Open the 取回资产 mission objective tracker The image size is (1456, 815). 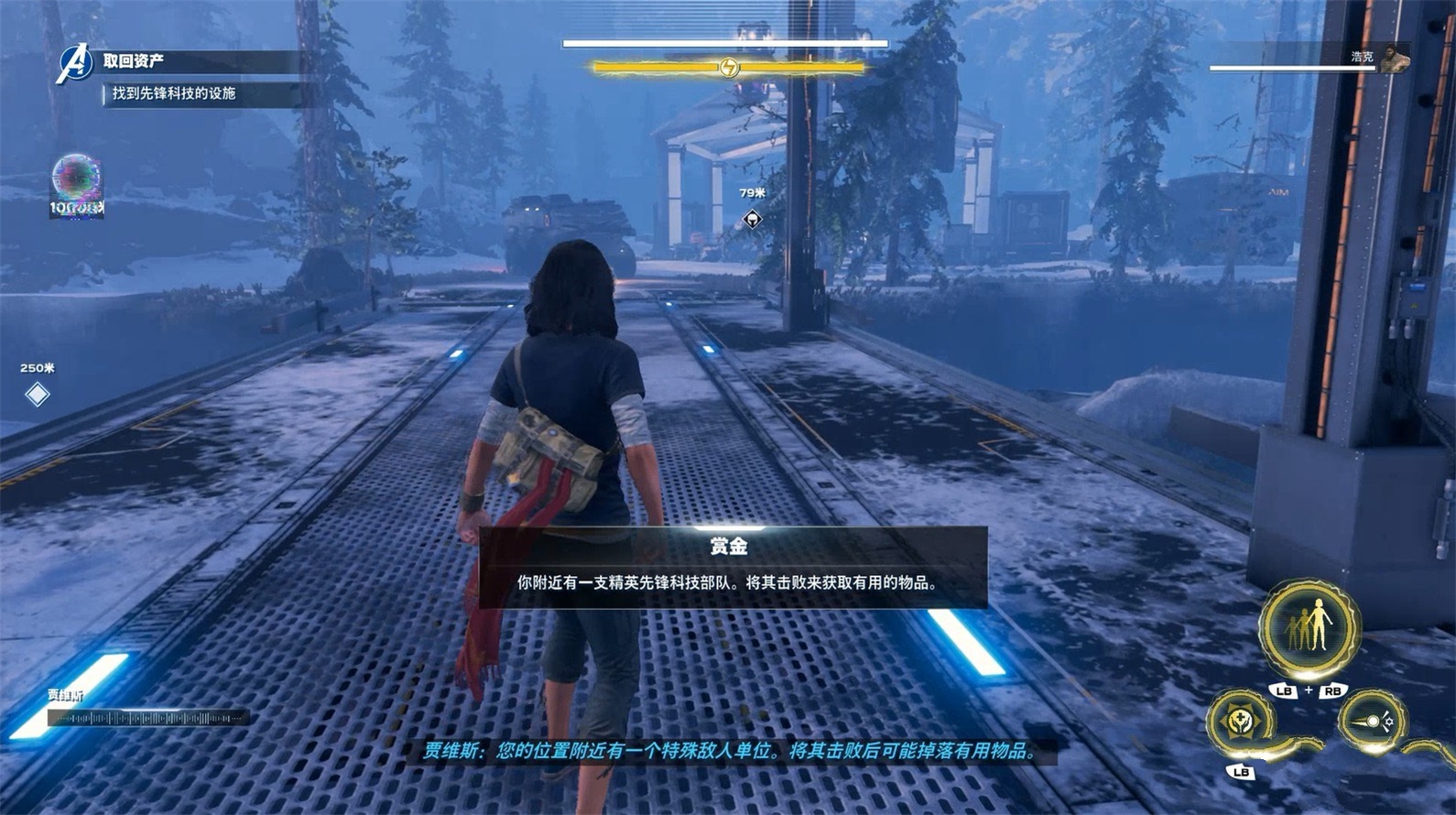134,61
